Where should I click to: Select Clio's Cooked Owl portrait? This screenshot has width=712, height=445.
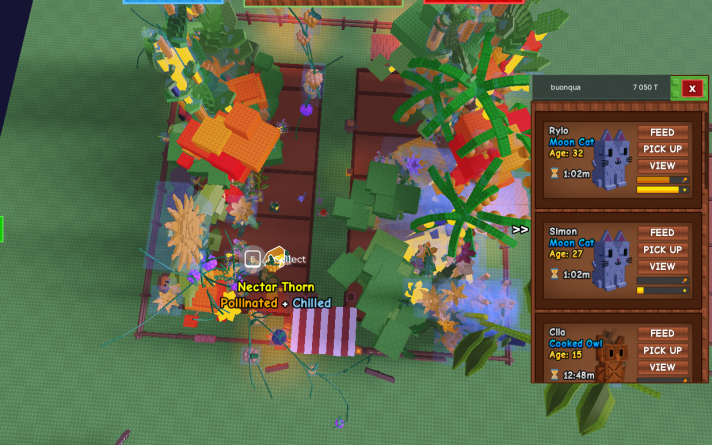[612, 357]
